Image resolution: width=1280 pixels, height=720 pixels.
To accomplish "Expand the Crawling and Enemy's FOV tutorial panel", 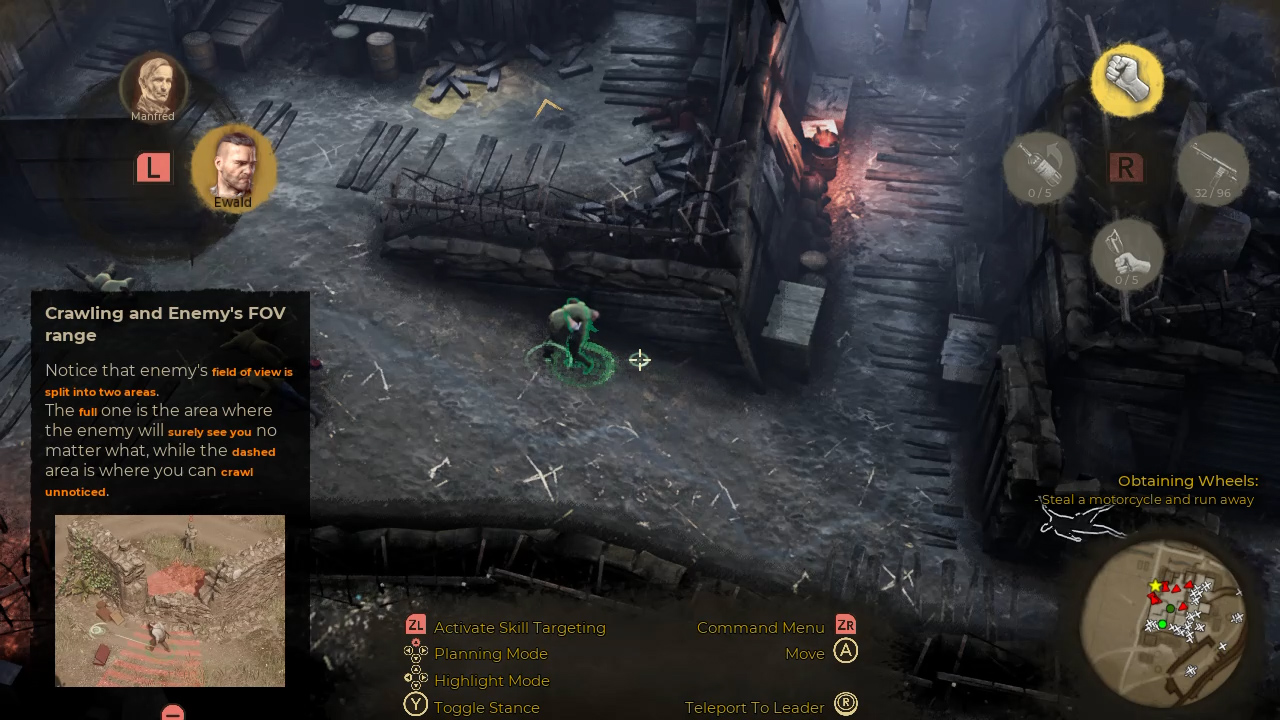I will [165, 324].
